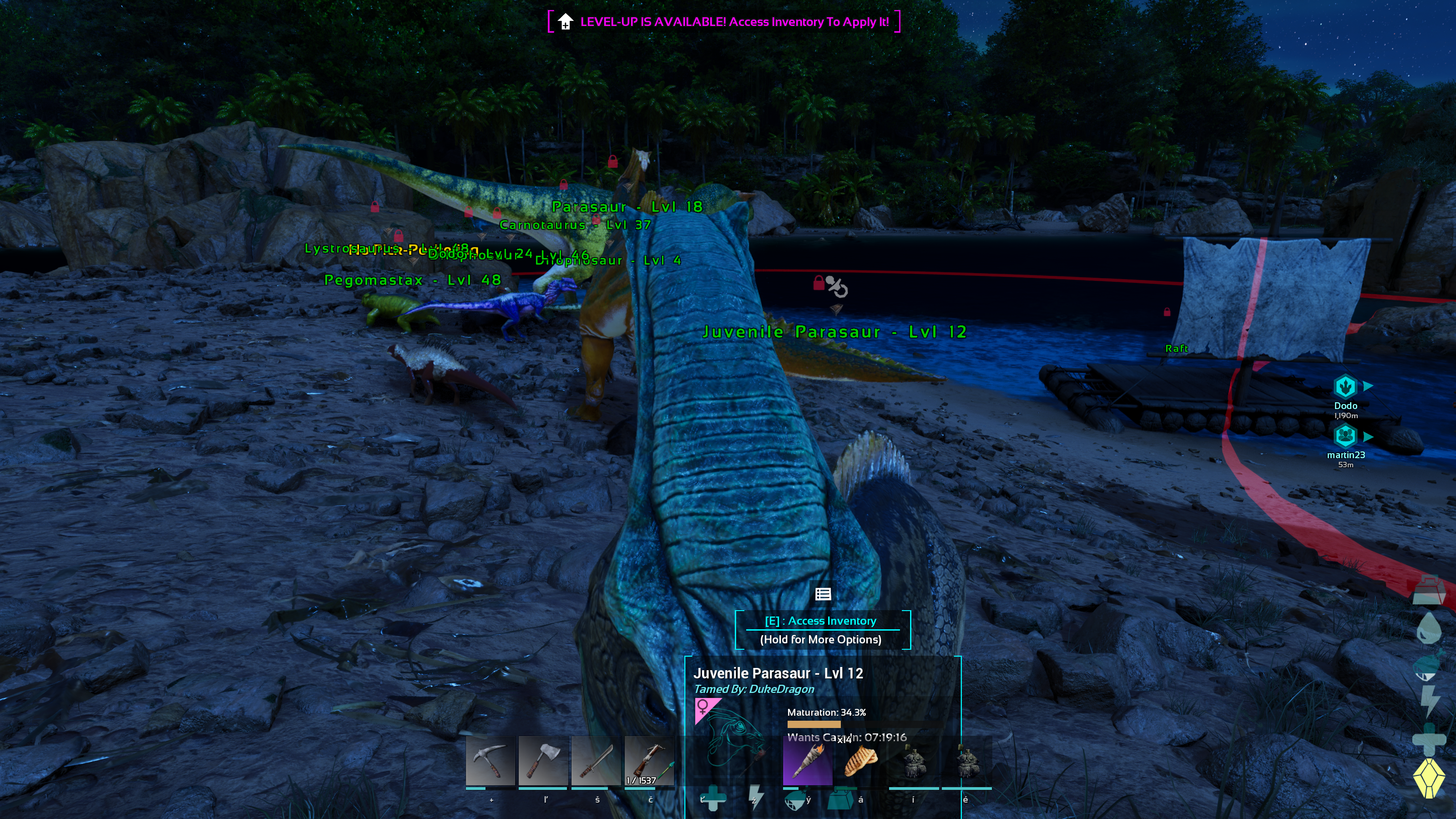The height and width of the screenshot is (819, 1456).
Task: Click the Dodo tracking marker icon
Action: click(x=1345, y=387)
